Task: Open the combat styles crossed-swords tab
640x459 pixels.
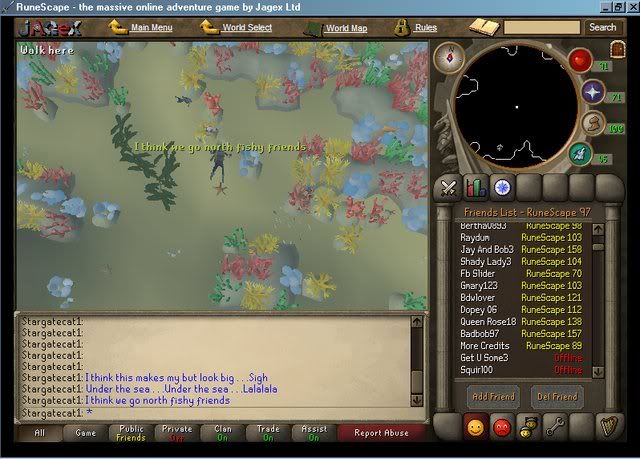Action: tap(449, 186)
